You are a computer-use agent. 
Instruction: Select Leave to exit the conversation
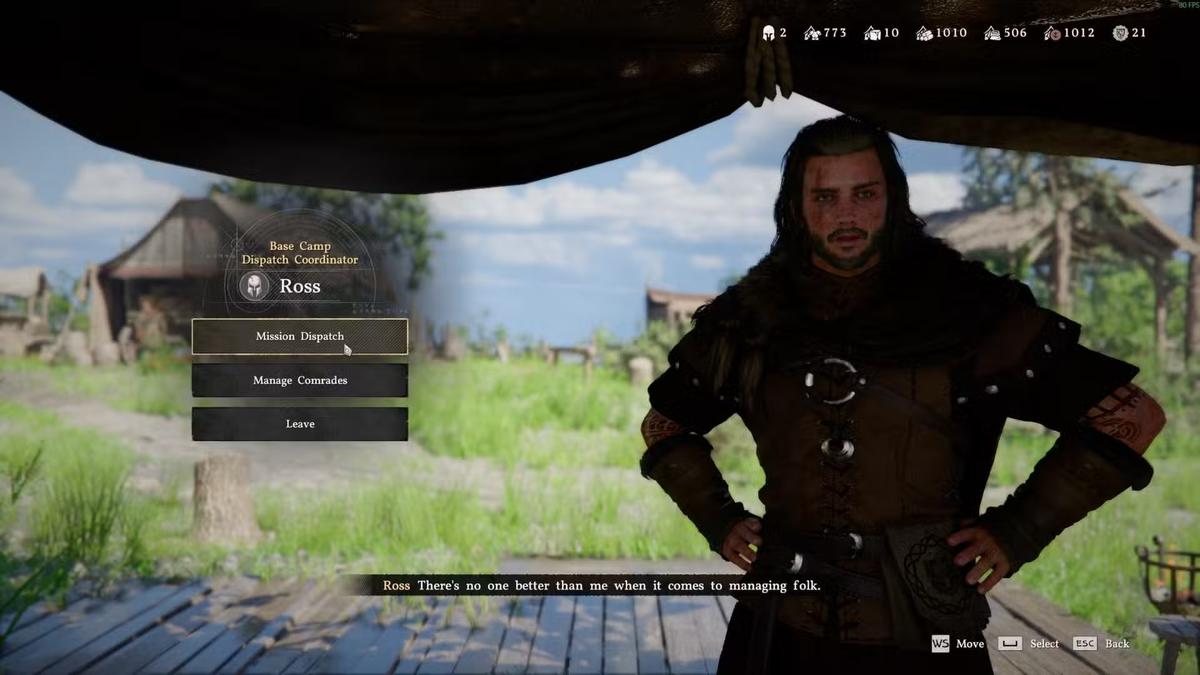[x=299, y=424]
